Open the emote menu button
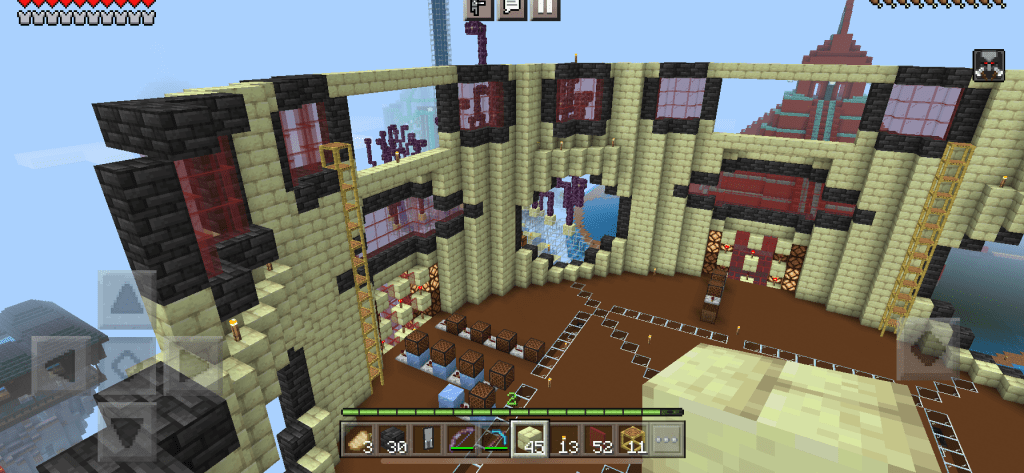 [481, 8]
